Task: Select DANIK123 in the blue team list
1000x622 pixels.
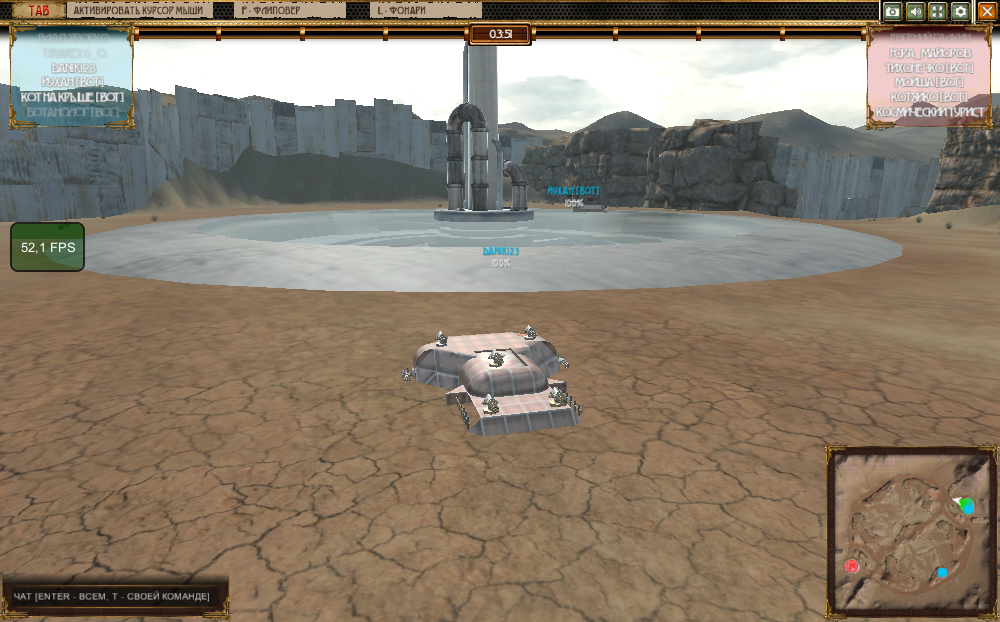Action: [72, 66]
